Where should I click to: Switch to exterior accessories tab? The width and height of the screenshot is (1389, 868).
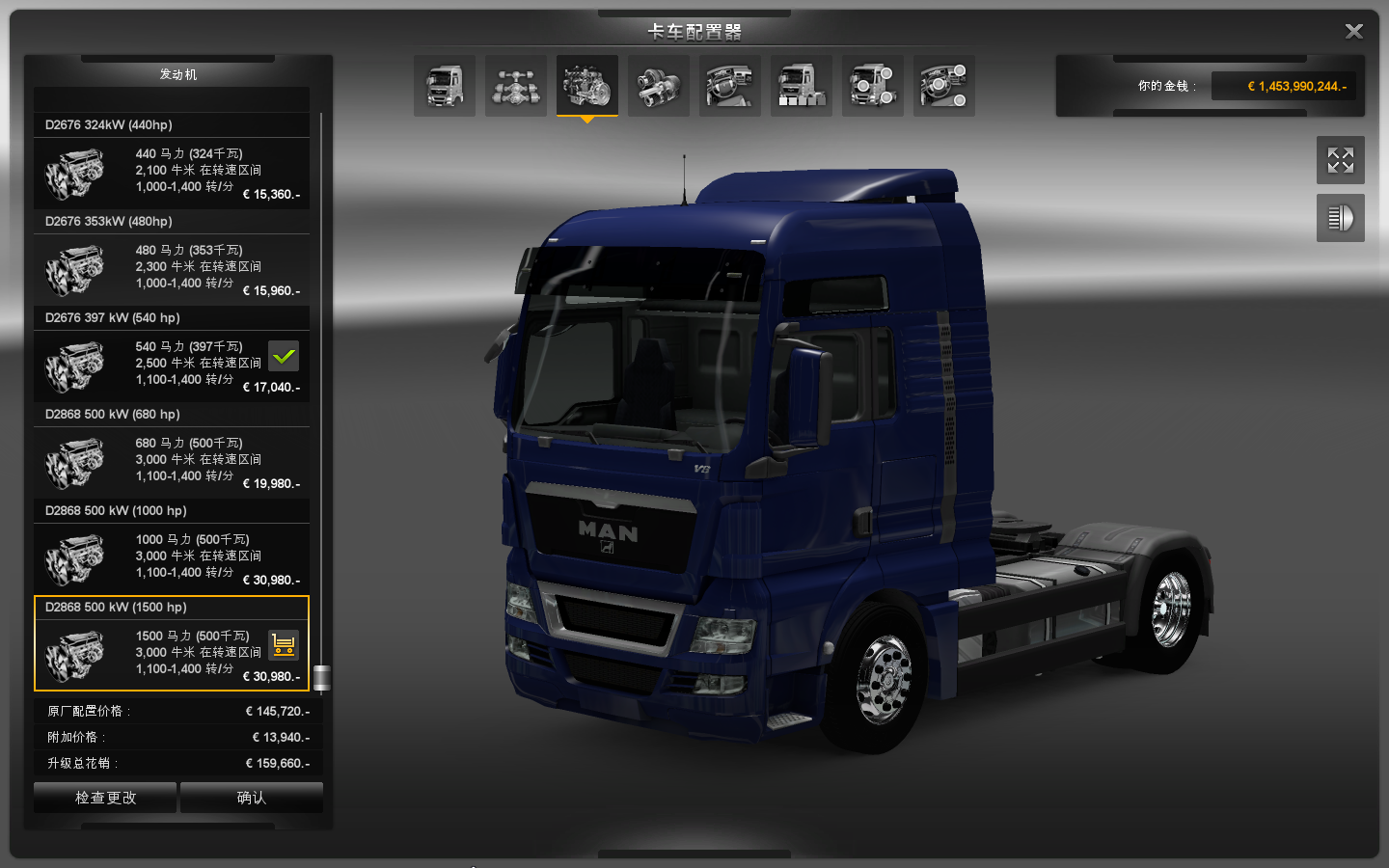(873, 86)
